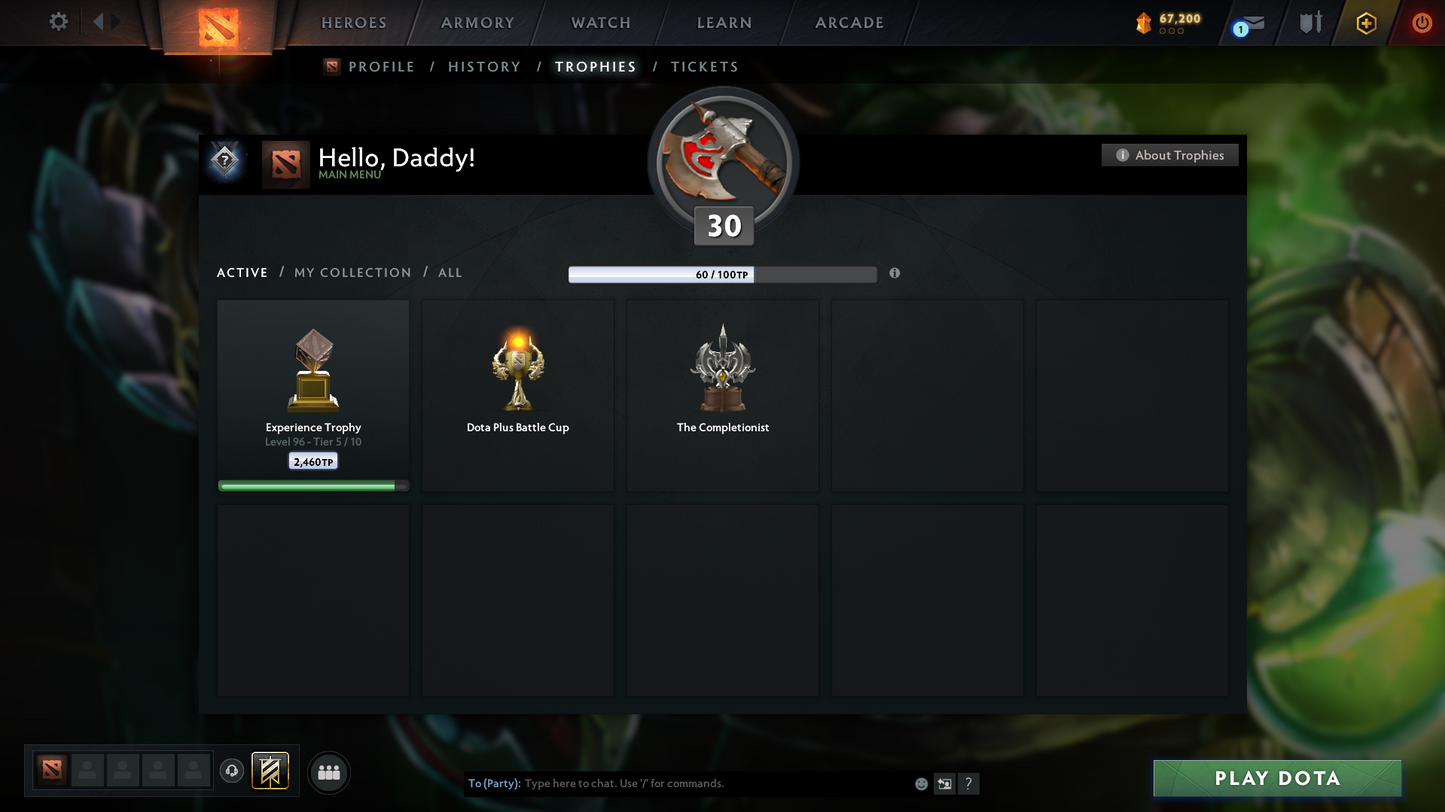This screenshot has height=812, width=1445.
Task: Toggle the trophy progress info icon
Action: [x=894, y=273]
